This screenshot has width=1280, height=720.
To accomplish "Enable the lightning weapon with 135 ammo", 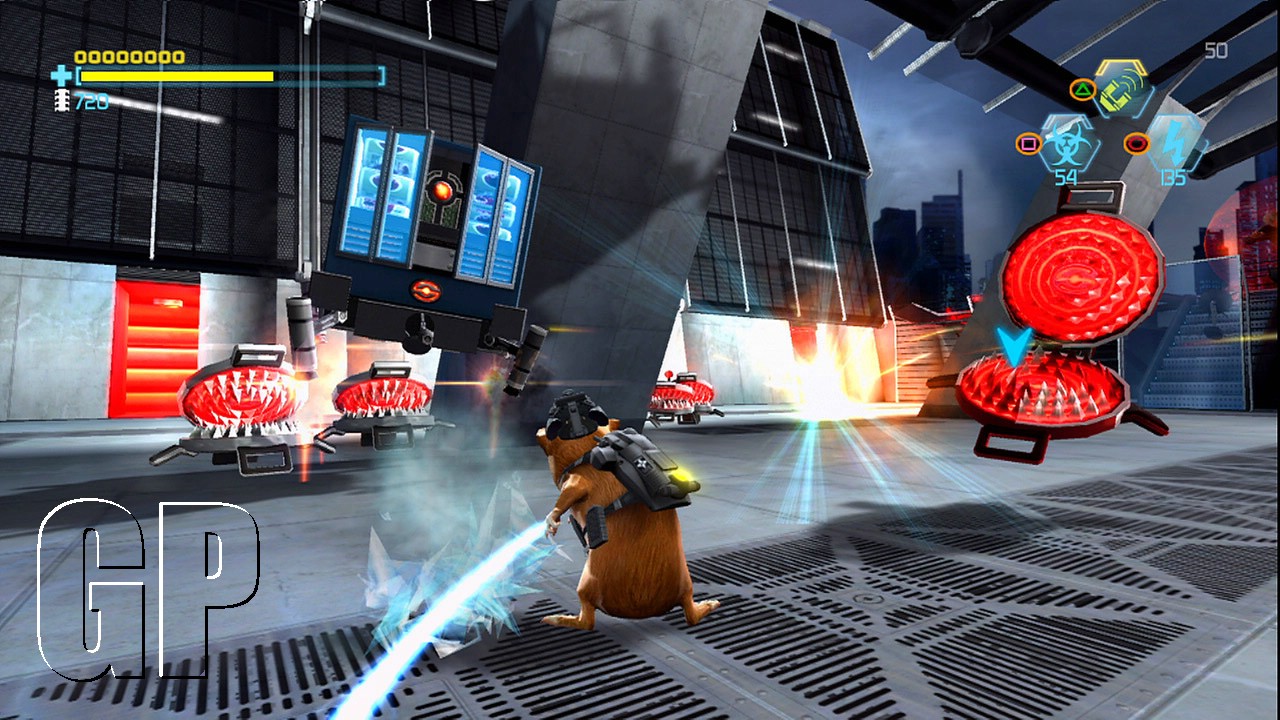I will (x=1174, y=143).
